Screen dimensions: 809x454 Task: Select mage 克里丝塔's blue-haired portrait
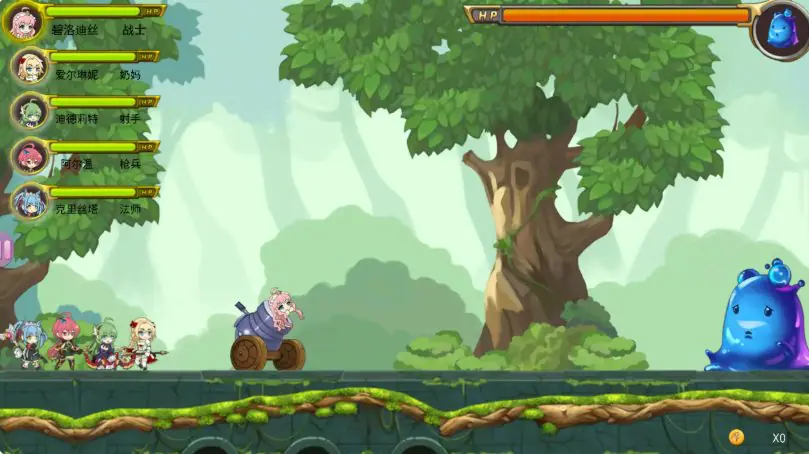pos(29,201)
